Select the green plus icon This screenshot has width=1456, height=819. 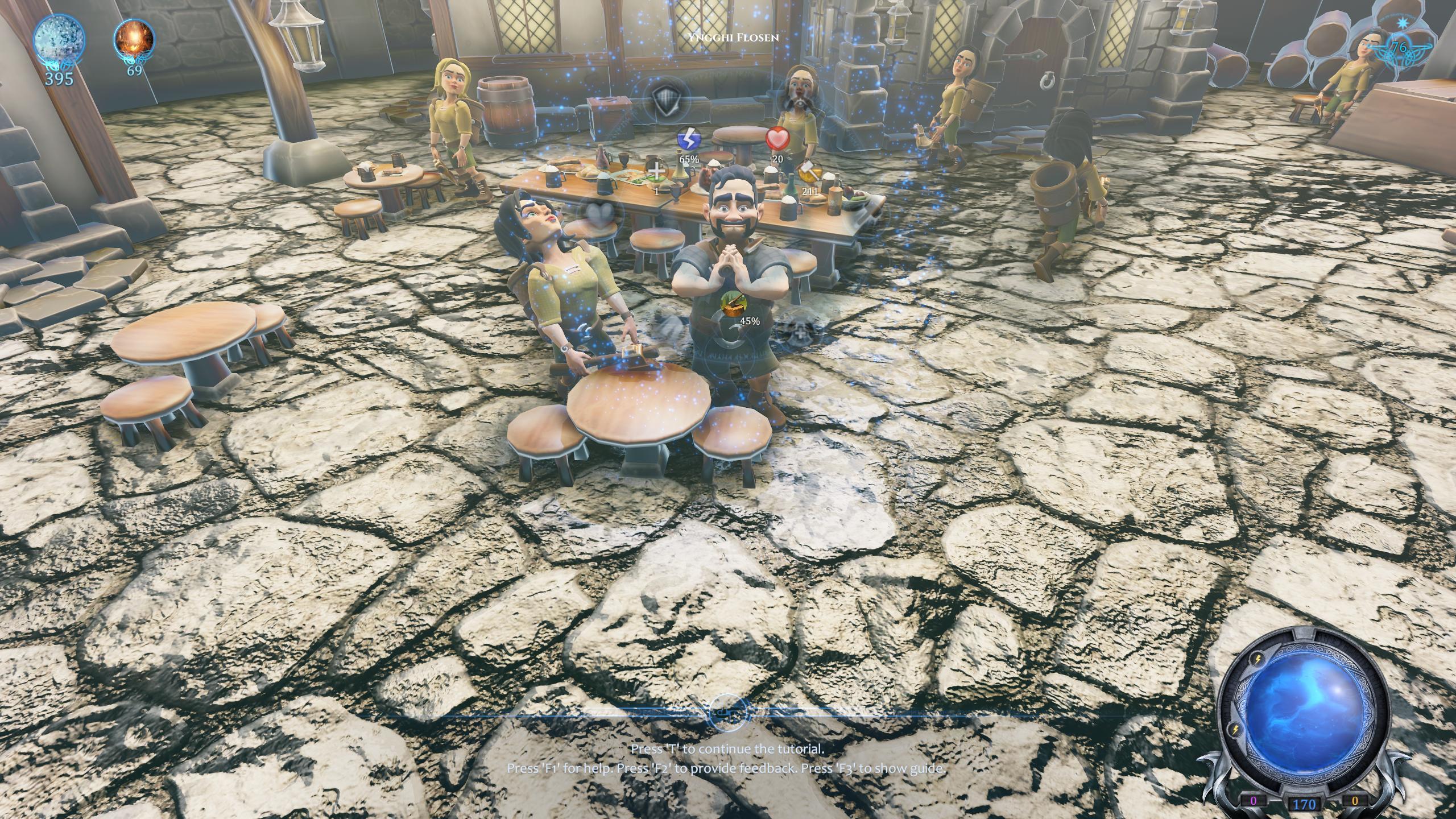[657, 171]
